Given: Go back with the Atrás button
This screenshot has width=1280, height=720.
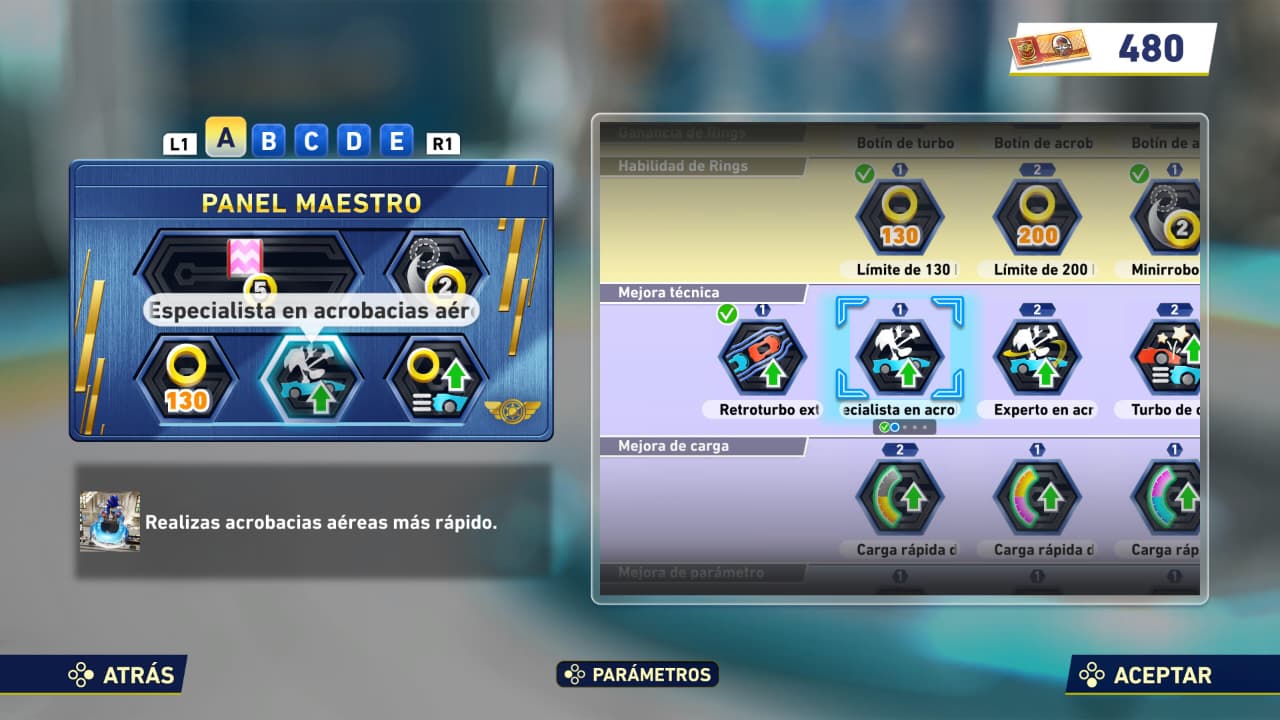Looking at the screenshot, I should tap(123, 675).
